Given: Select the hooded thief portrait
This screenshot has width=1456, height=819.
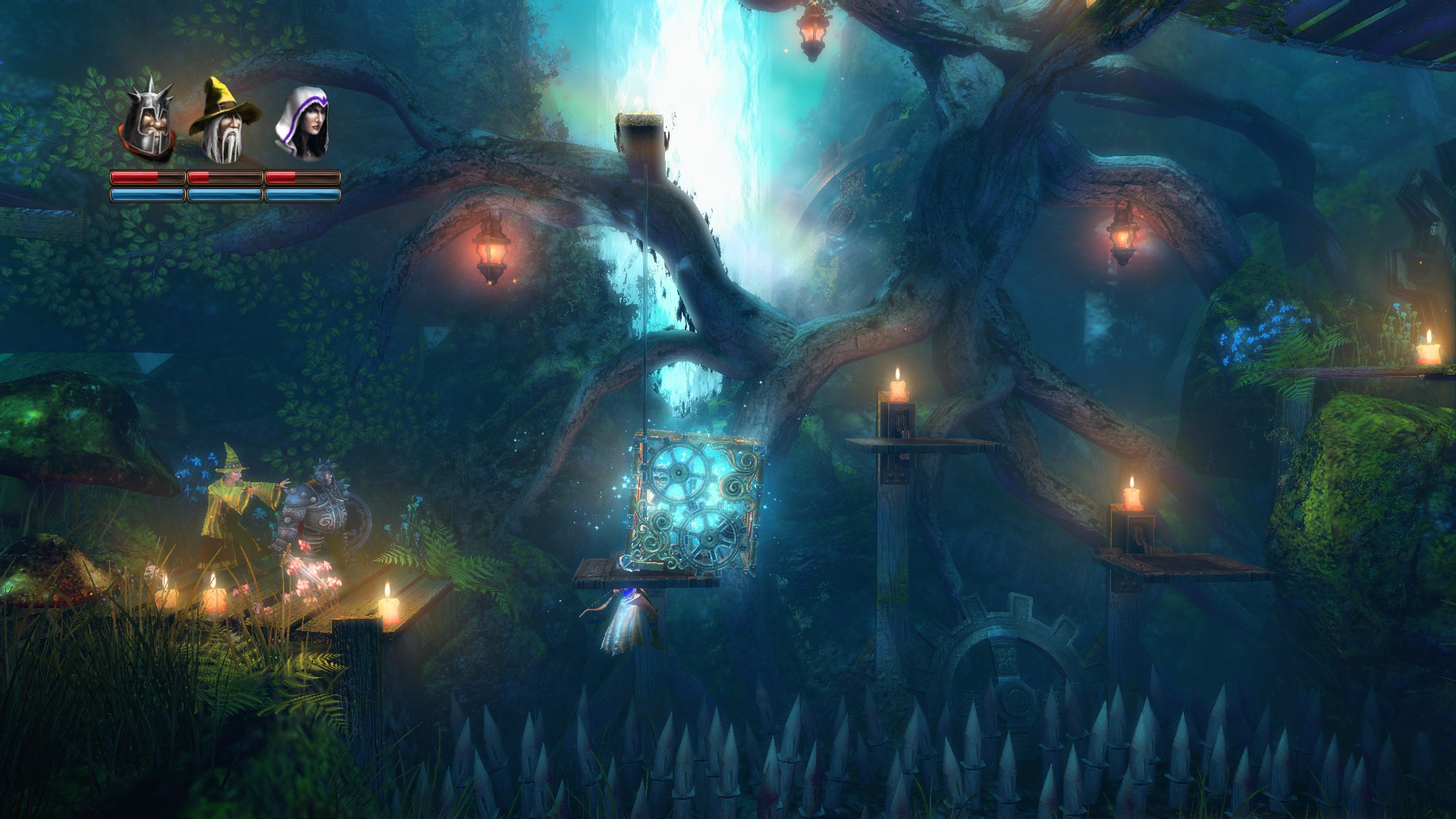Looking at the screenshot, I should pyautogui.click(x=302, y=121).
